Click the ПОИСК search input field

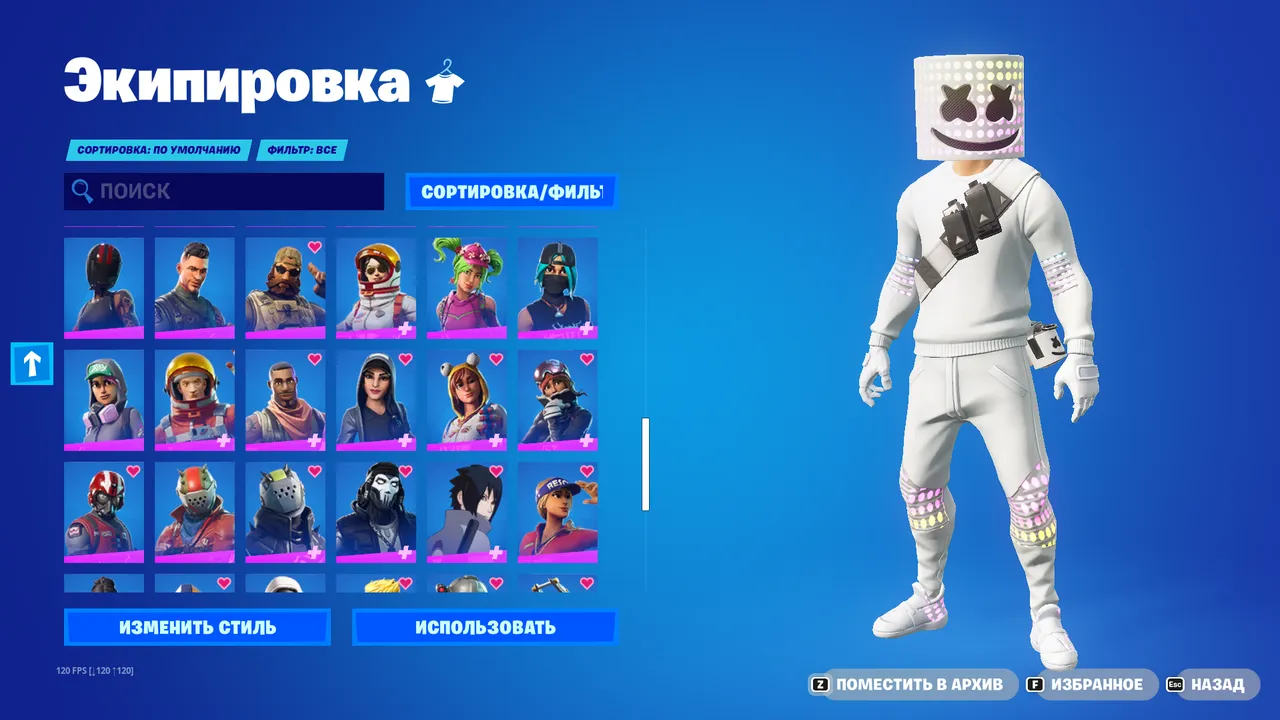220,191
